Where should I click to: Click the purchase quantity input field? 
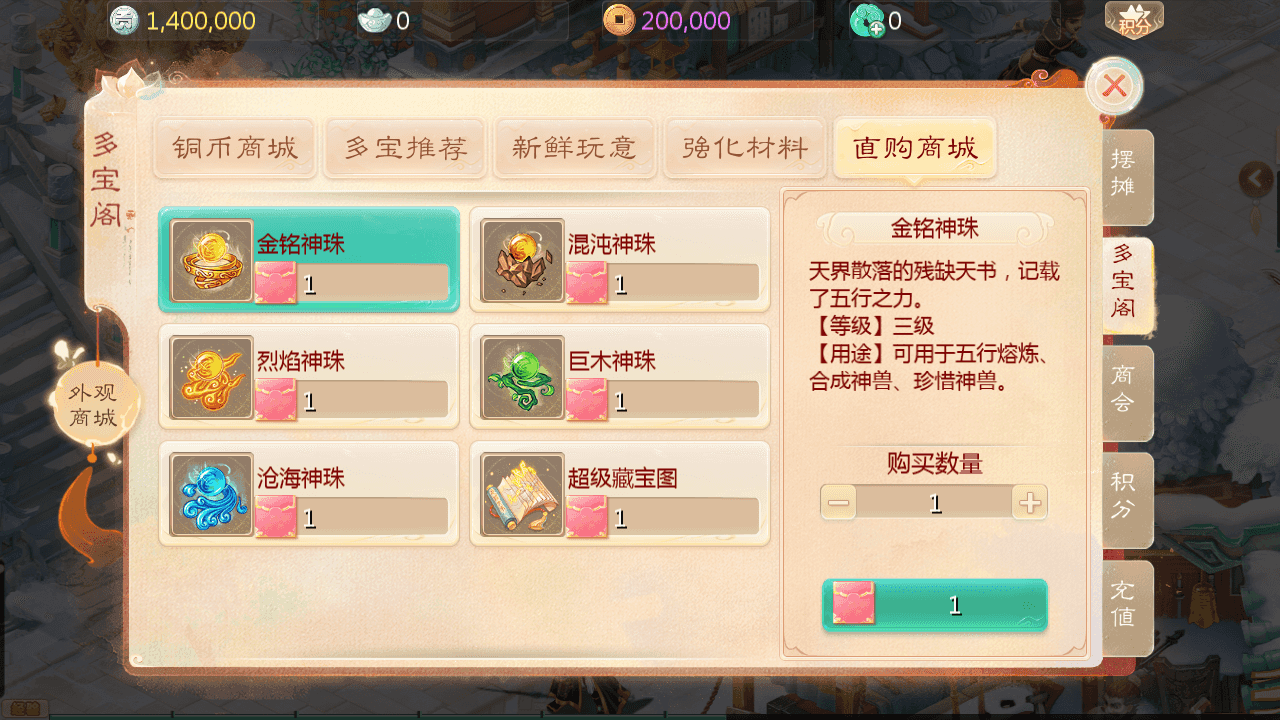pos(935,502)
